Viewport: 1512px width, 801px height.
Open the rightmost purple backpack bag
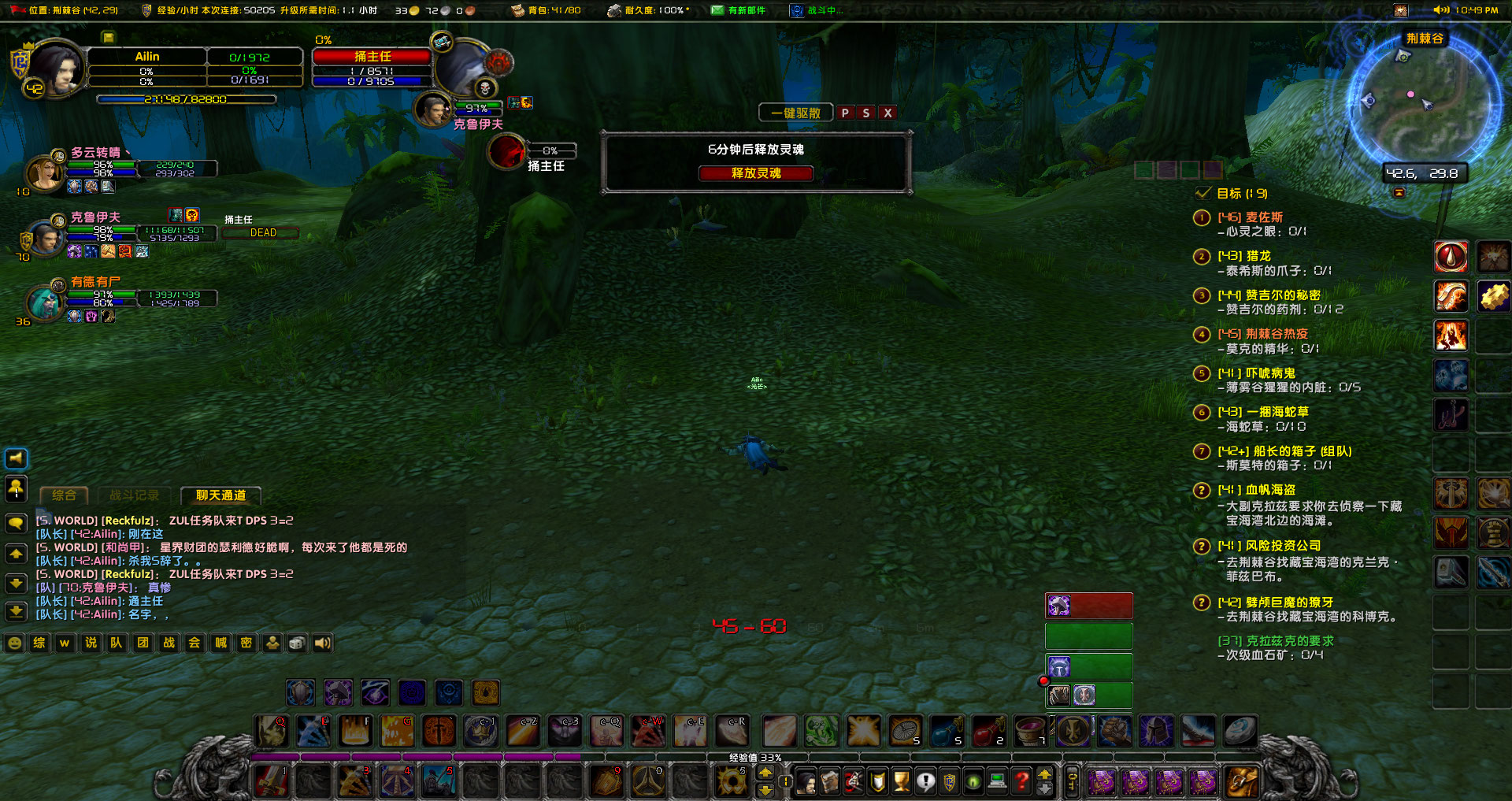pos(1203,782)
